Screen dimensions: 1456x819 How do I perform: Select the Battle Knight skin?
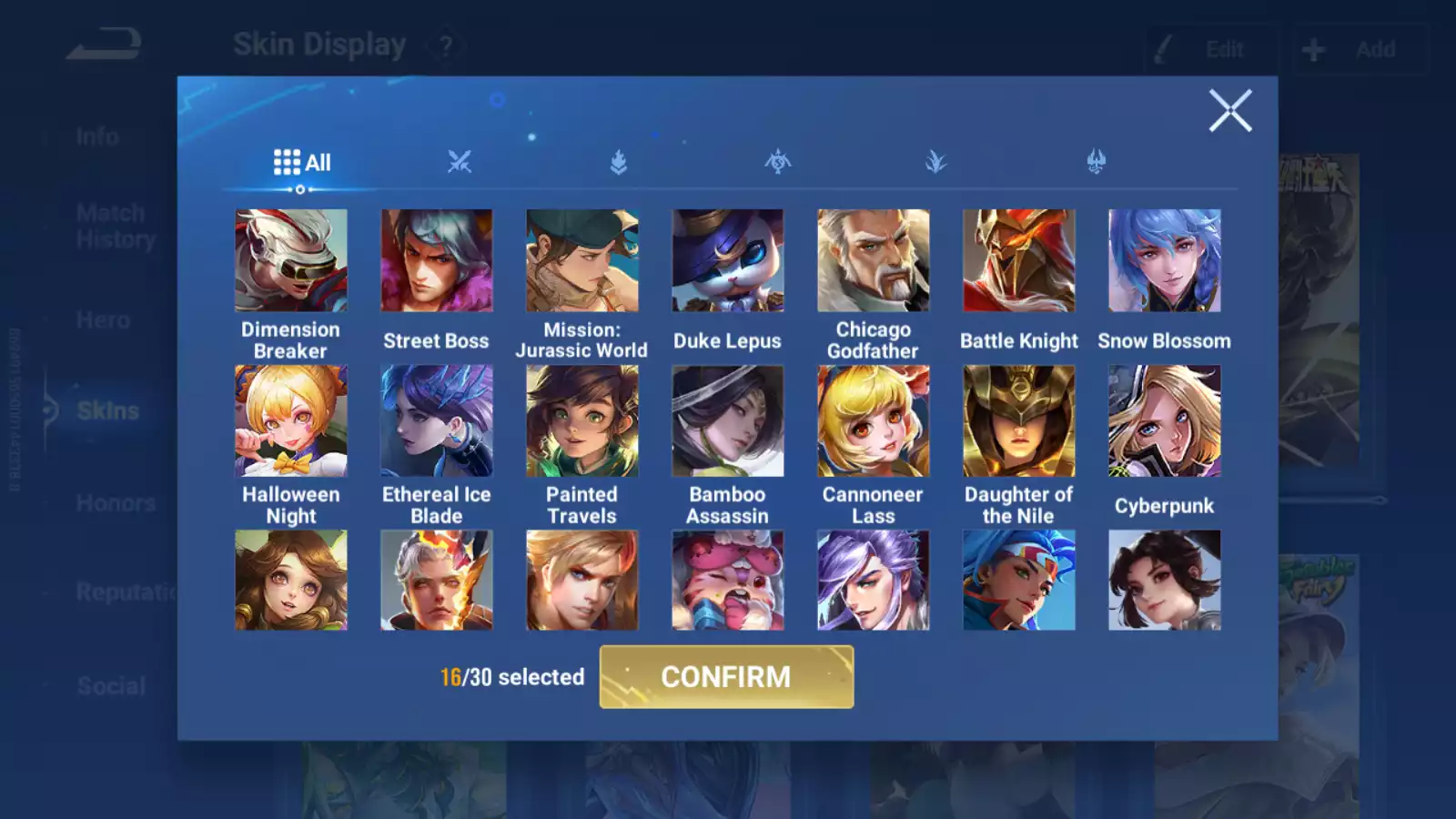1019,261
